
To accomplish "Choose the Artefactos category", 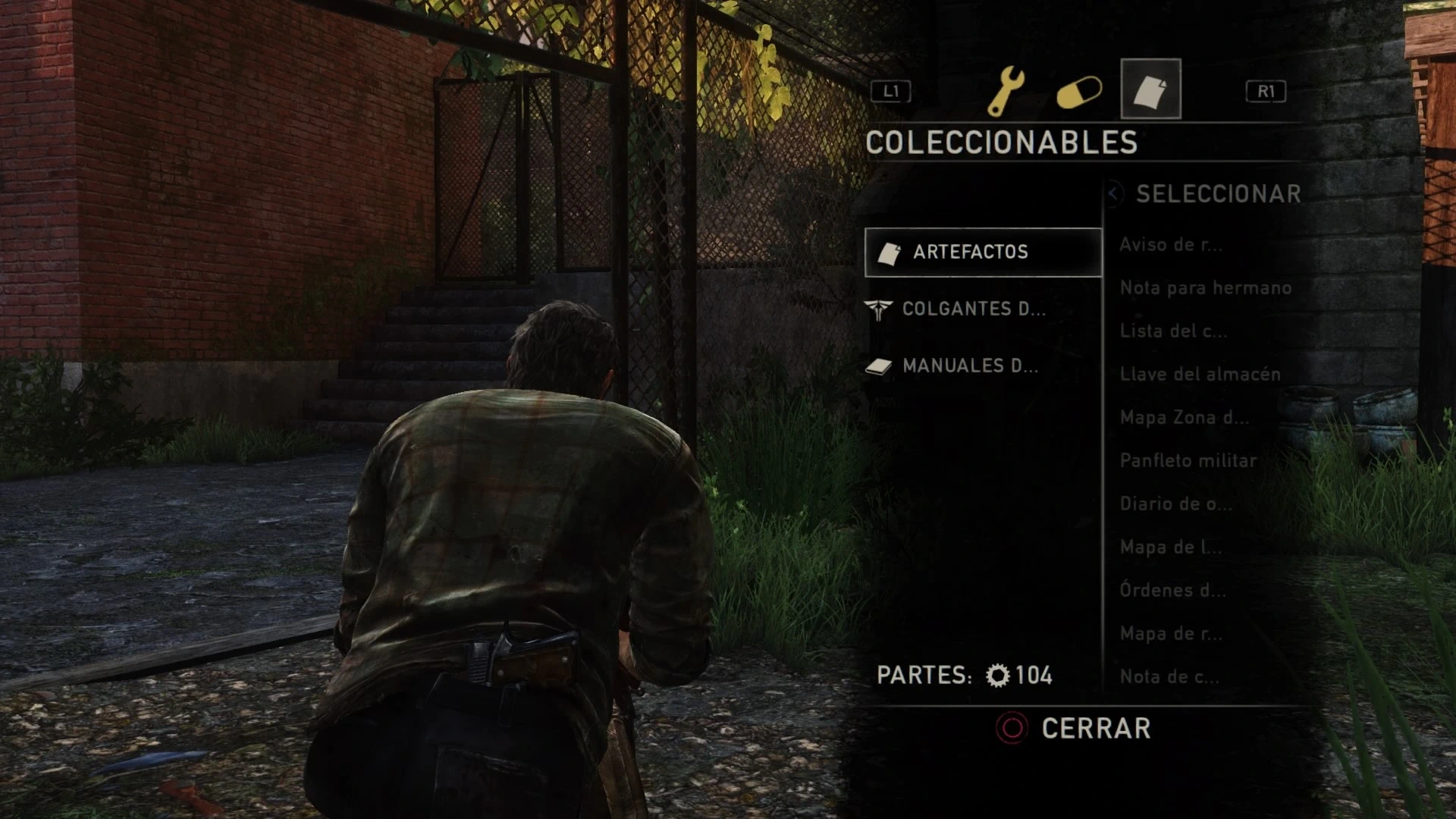I will tap(983, 252).
